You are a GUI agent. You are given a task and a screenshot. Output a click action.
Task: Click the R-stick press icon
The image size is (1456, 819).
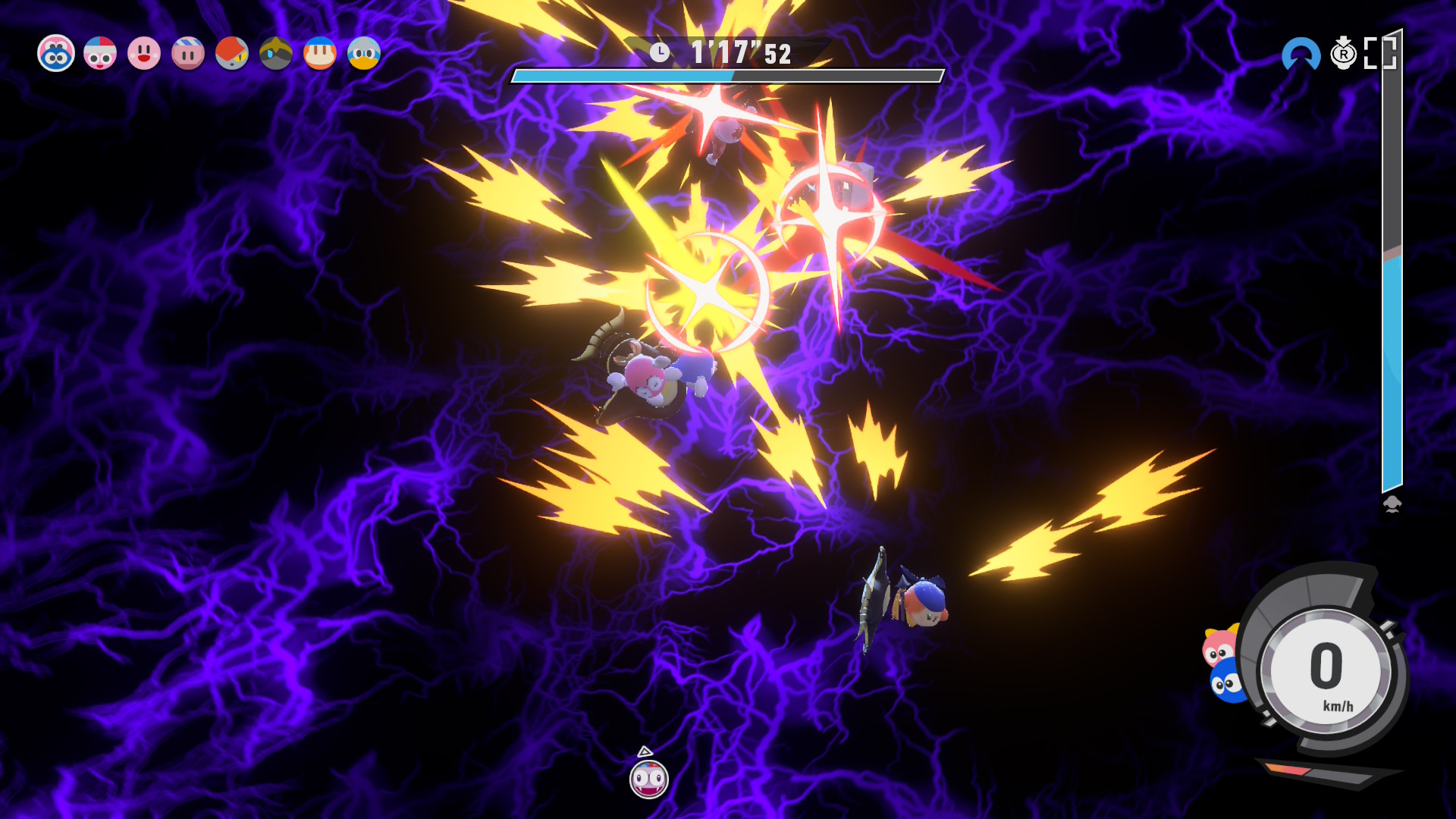1343,54
